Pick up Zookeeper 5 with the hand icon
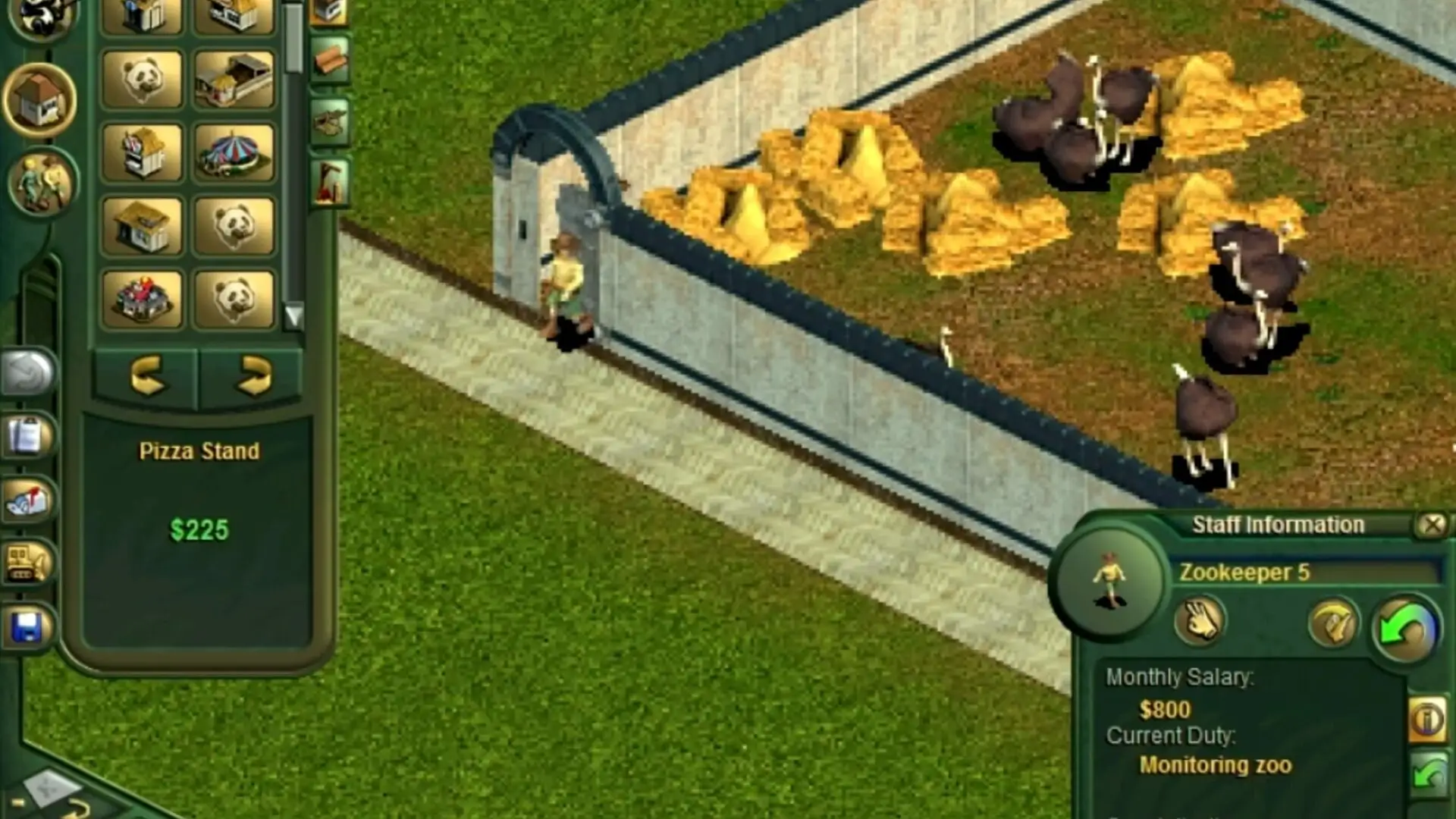This screenshot has height=819, width=1456. 1200,622
